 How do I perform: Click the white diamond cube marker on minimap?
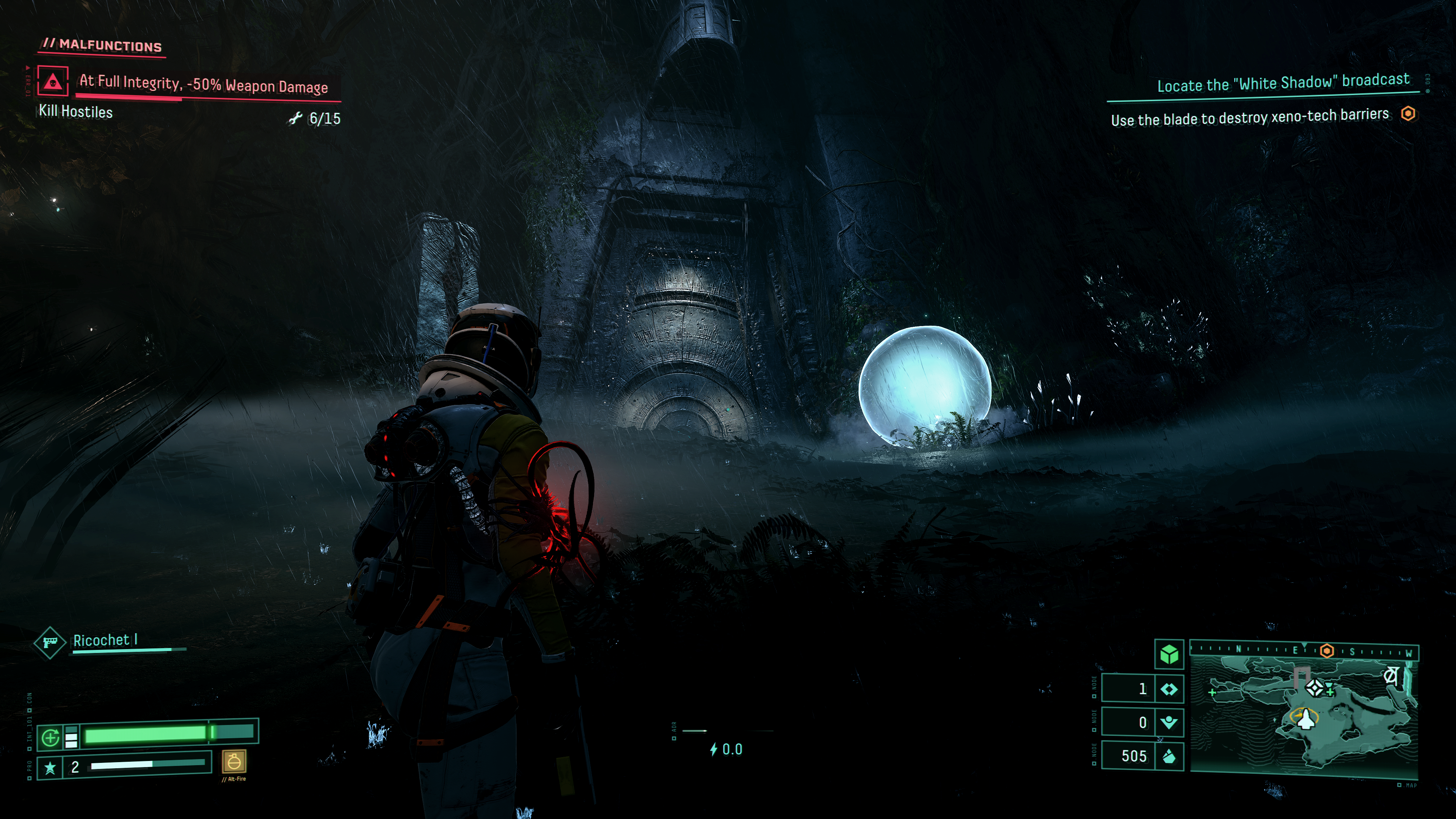pos(1315,687)
